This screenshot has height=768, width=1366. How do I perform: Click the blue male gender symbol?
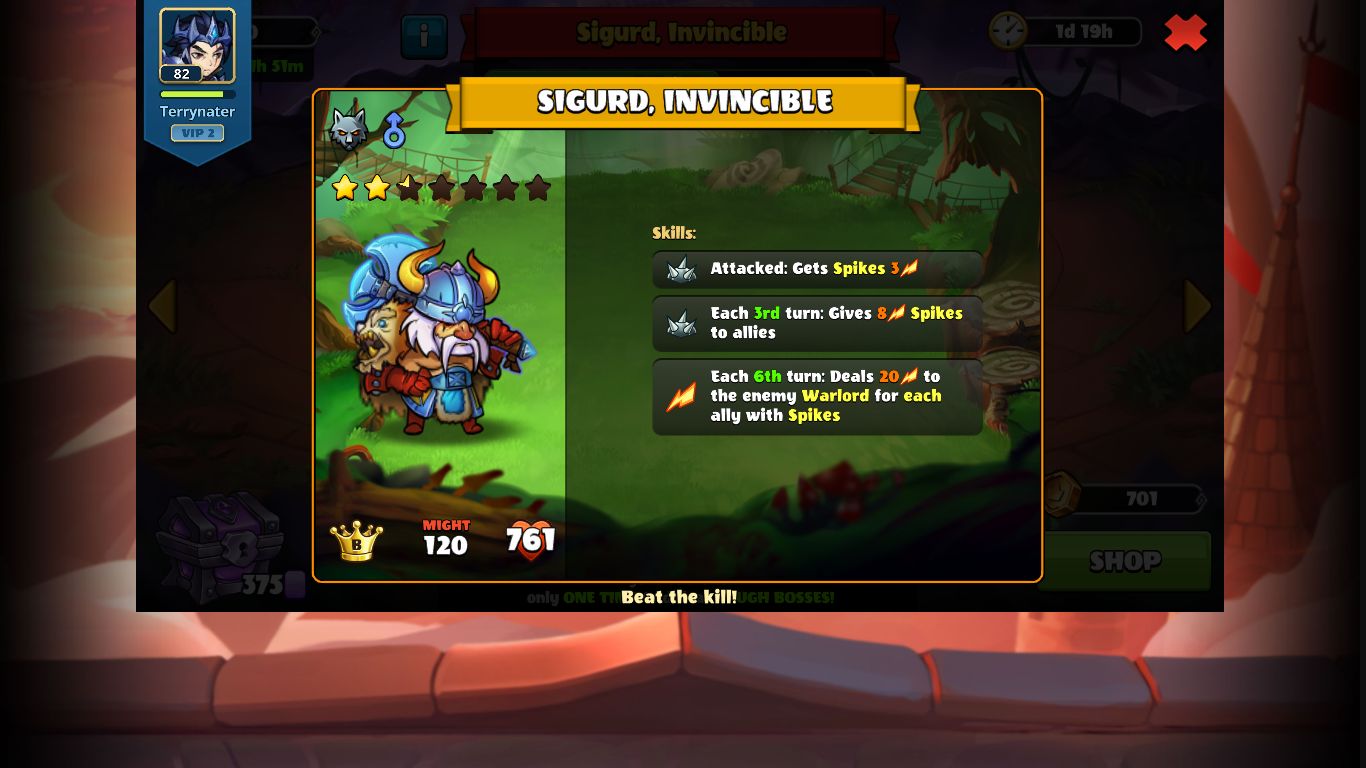point(394,129)
